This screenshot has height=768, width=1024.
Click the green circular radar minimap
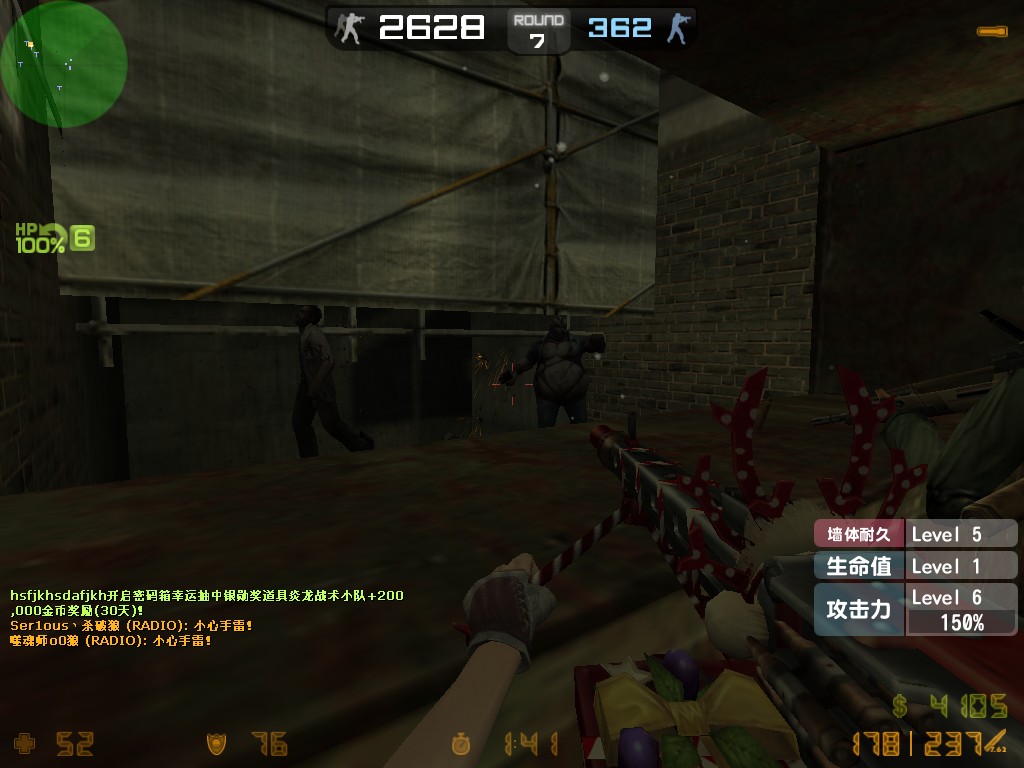coord(64,64)
